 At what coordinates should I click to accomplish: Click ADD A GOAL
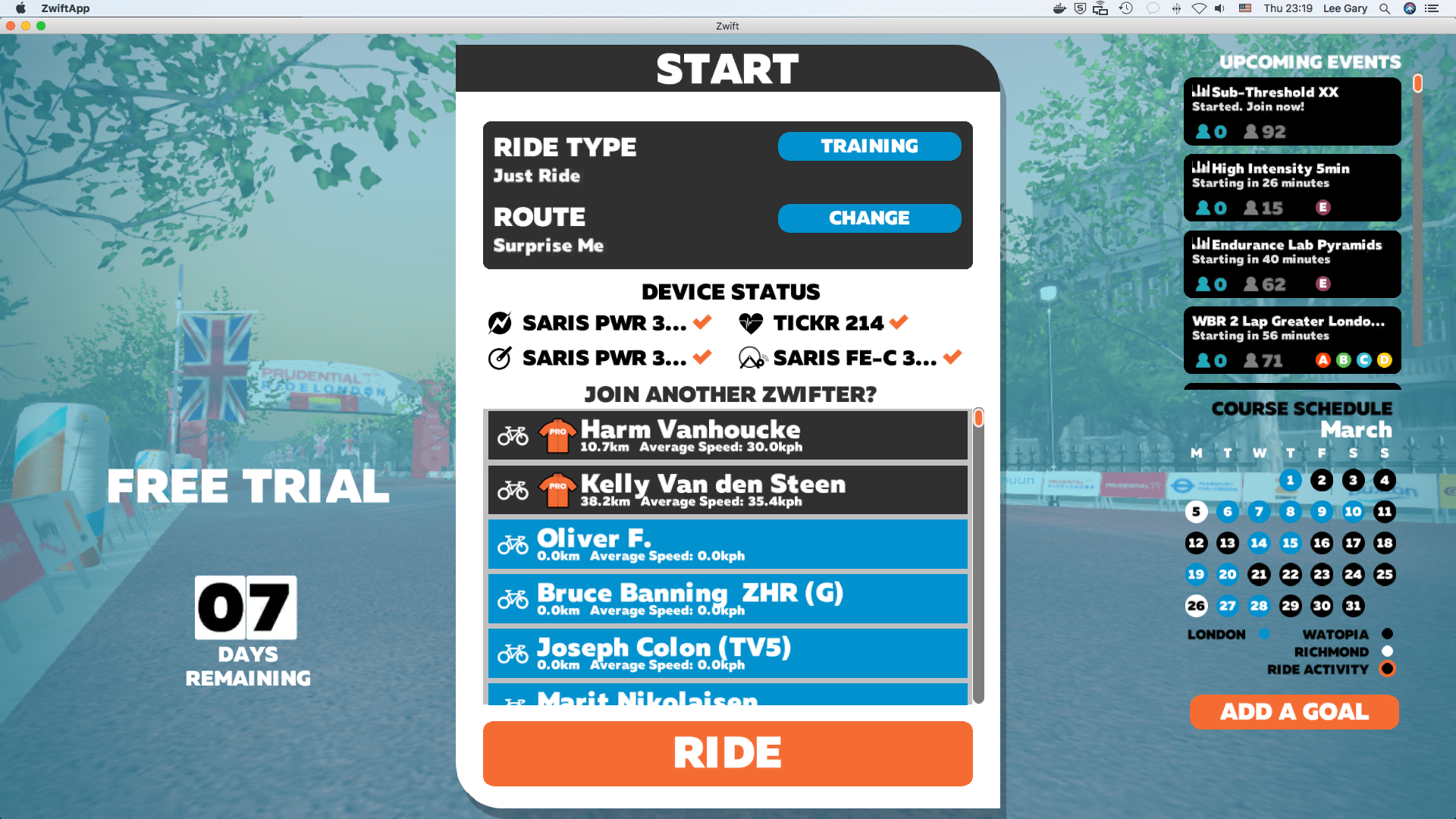[1294, 711]
